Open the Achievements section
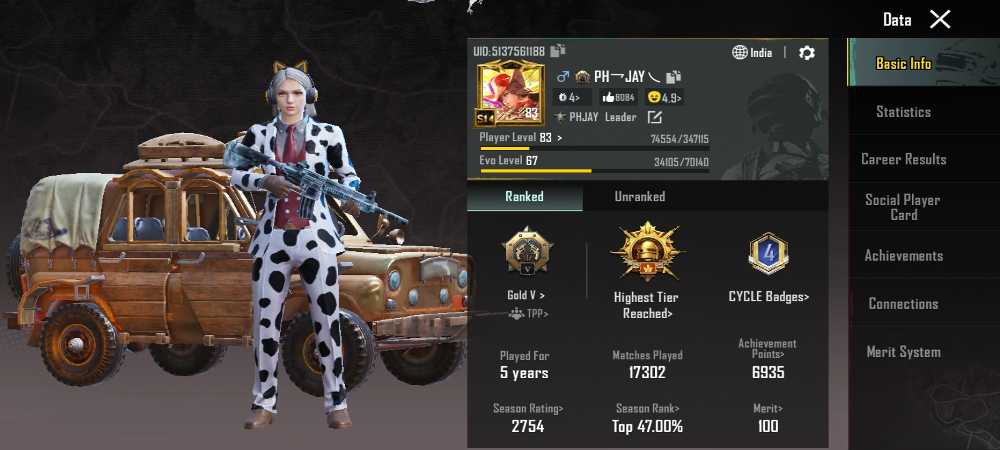1000x450 pixels. [x=903, y=256]
